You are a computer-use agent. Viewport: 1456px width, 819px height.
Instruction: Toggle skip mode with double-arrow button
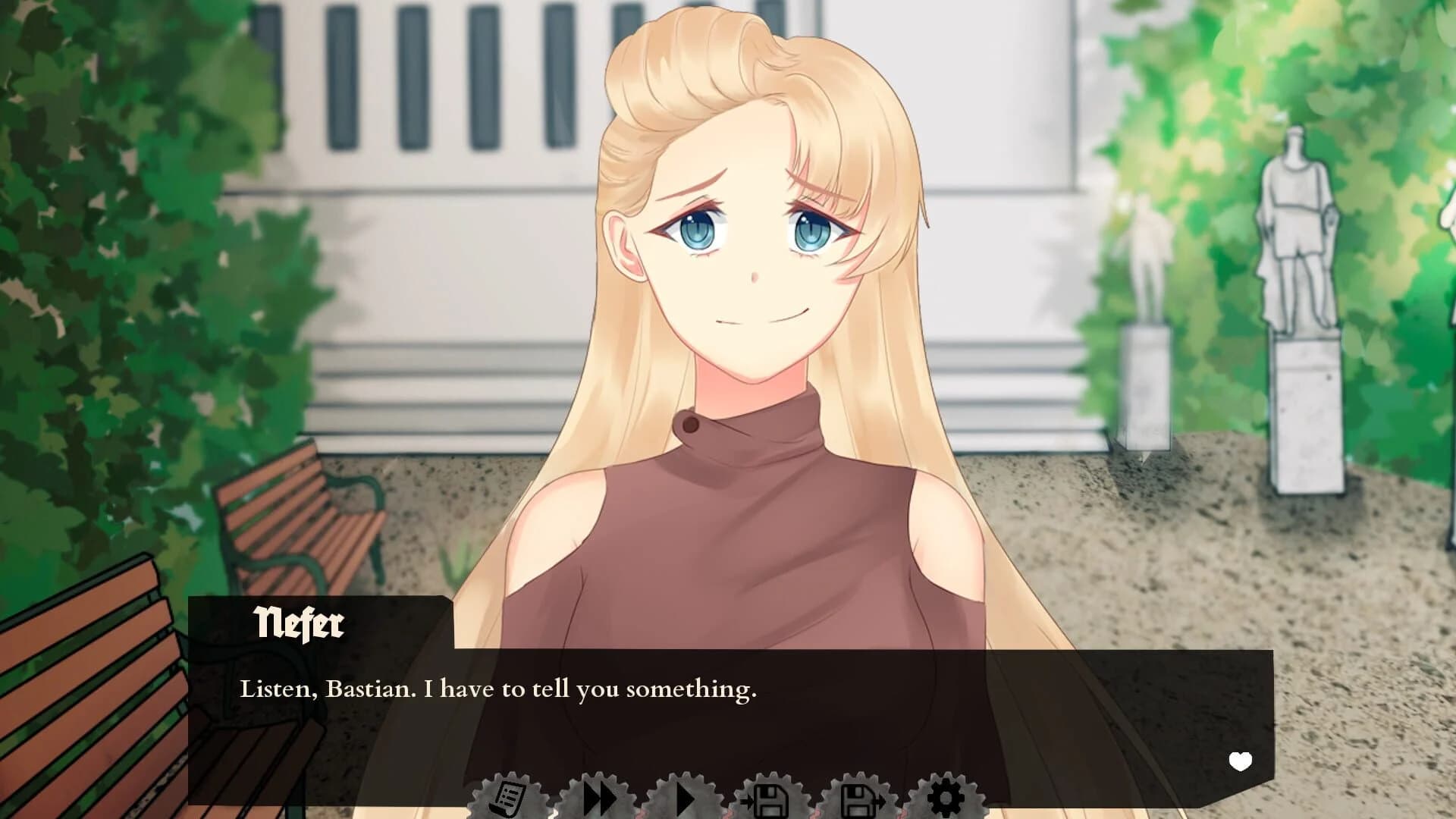coord(599,797)
